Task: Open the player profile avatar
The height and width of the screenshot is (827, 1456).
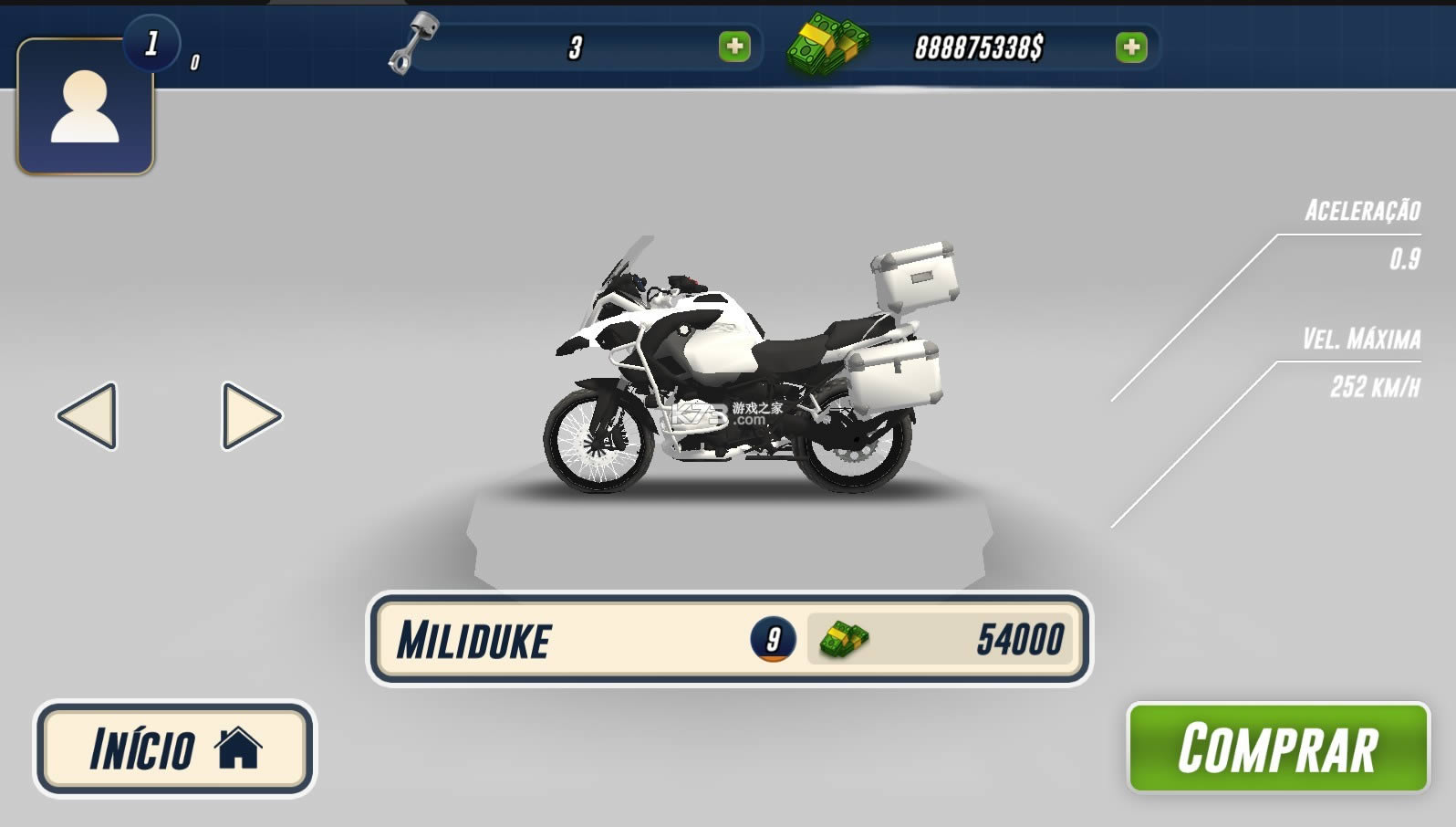Action: click(x=85, y=107)
